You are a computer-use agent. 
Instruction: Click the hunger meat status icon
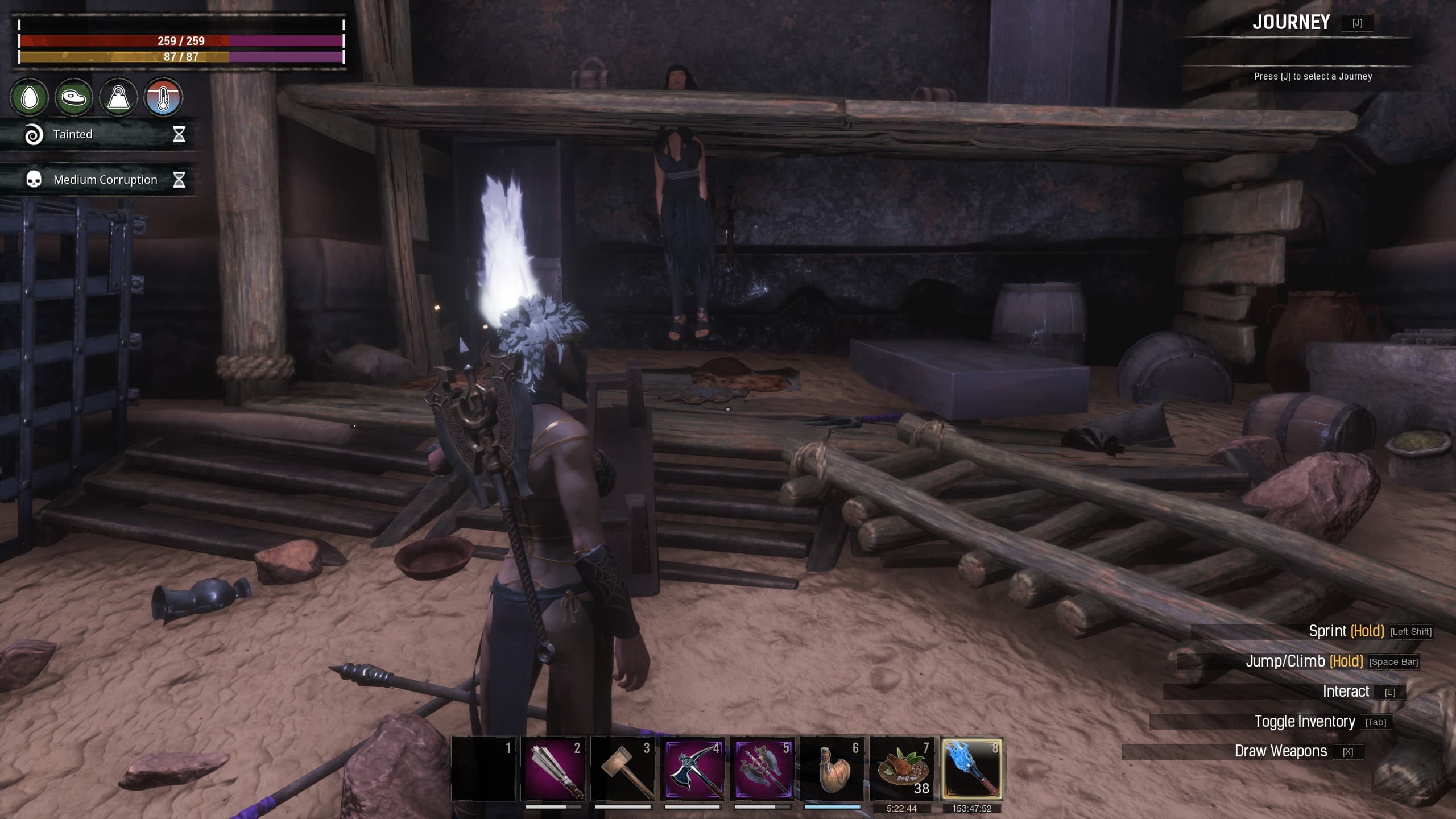[x=74, y=98]
